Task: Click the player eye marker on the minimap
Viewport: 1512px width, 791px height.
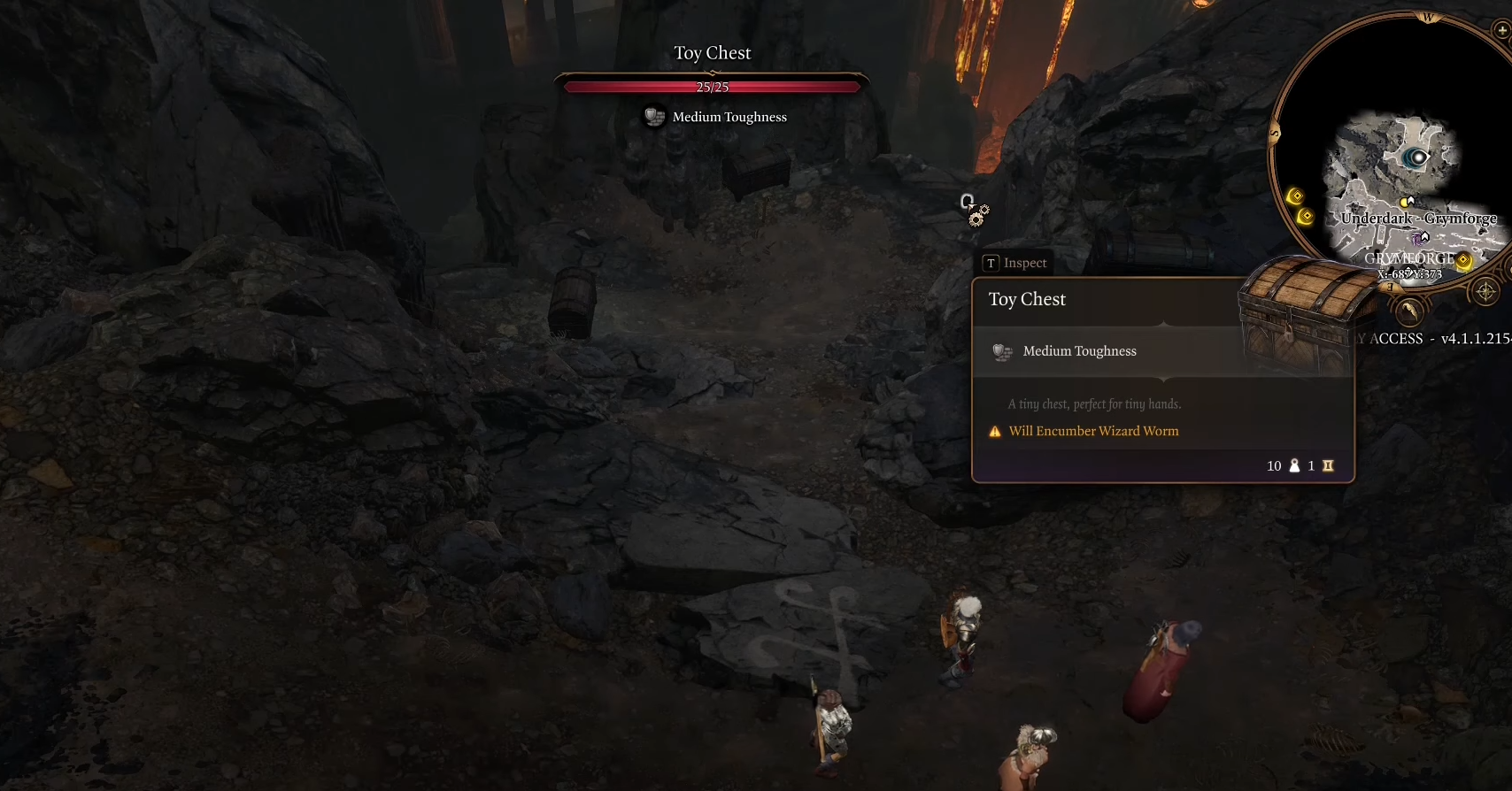Action: click(x=1417, y=157)
